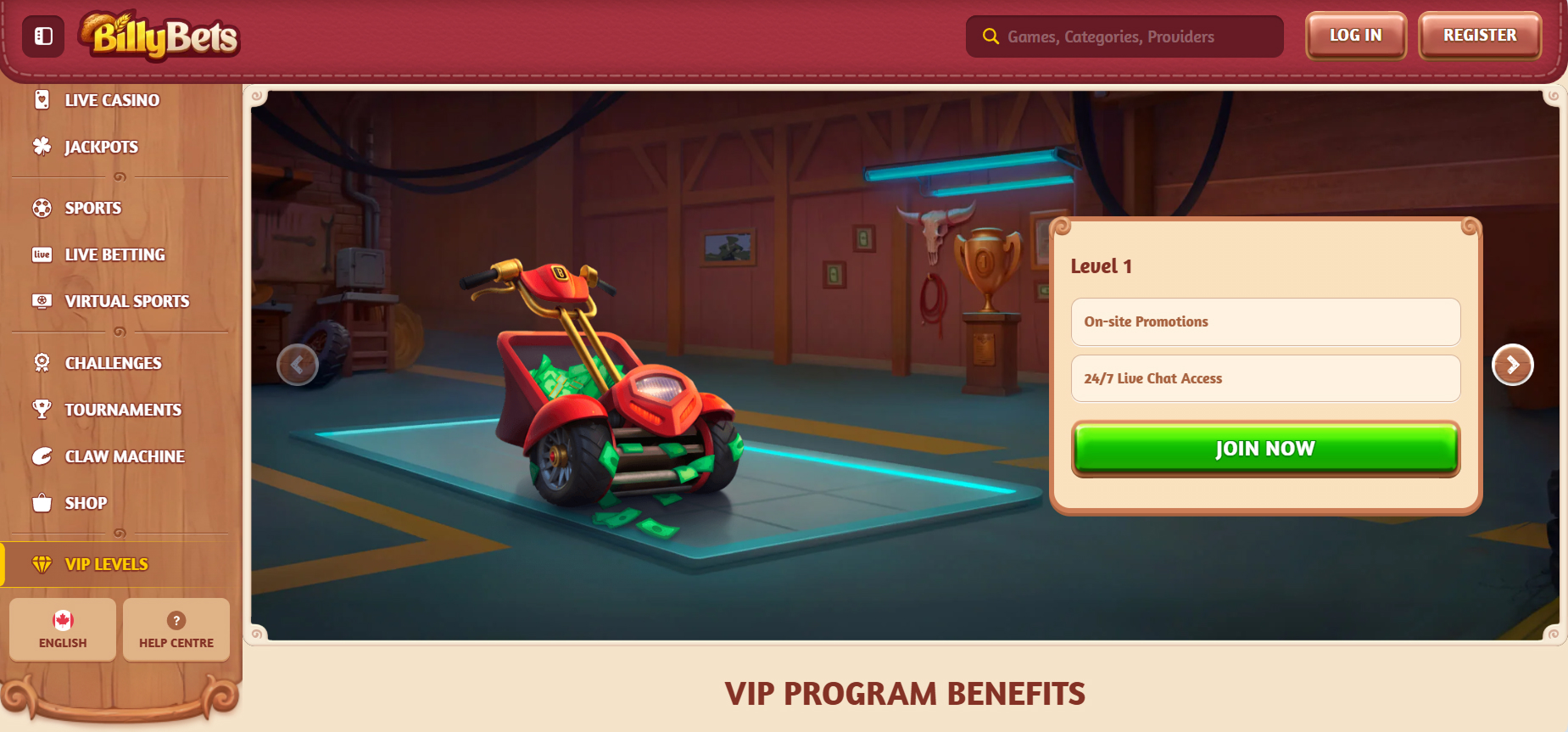Open the Challenges page
This screenshot has height=732, width=1568.
pos(113,363)
